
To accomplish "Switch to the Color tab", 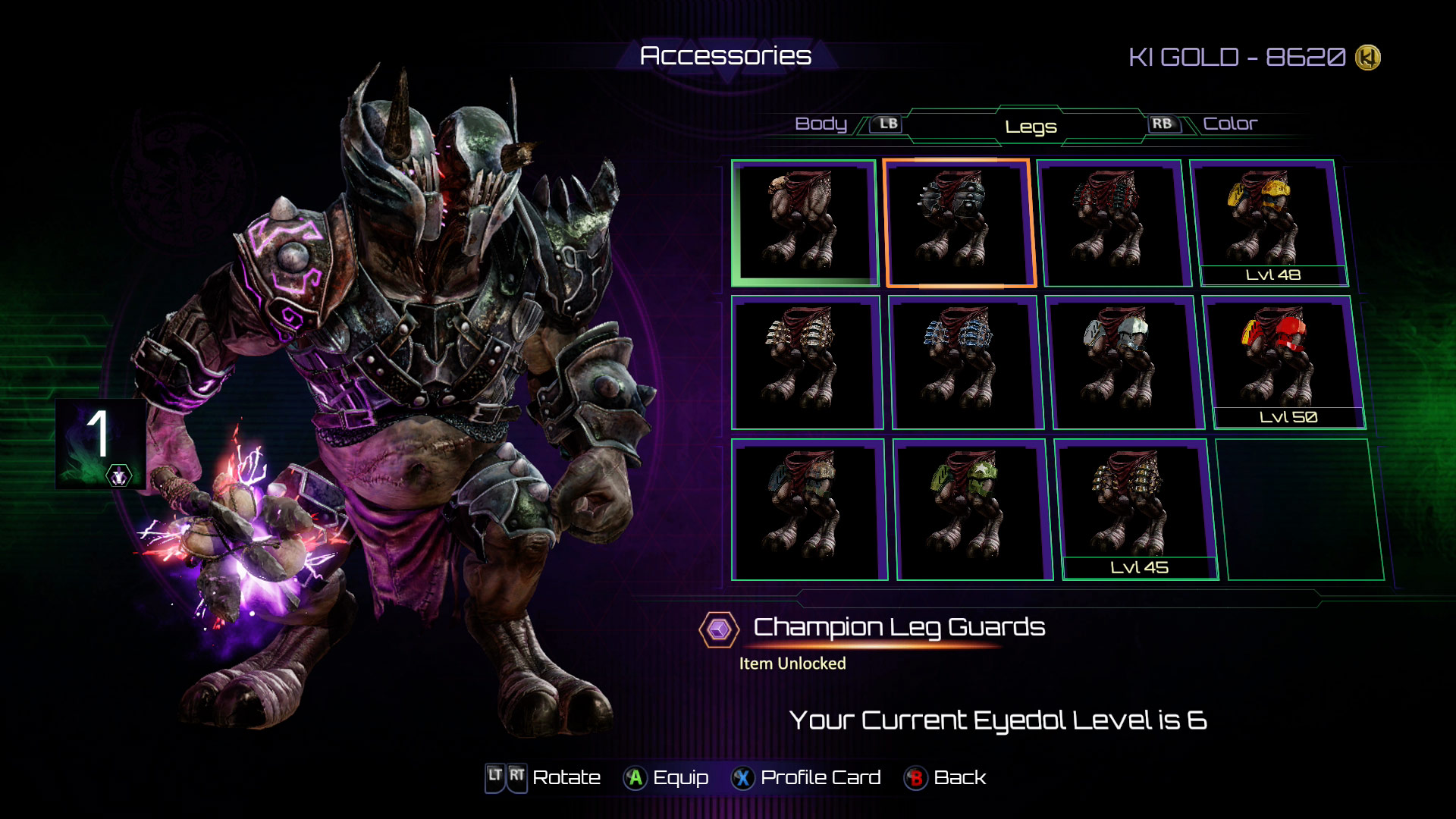I will 1229,122.
